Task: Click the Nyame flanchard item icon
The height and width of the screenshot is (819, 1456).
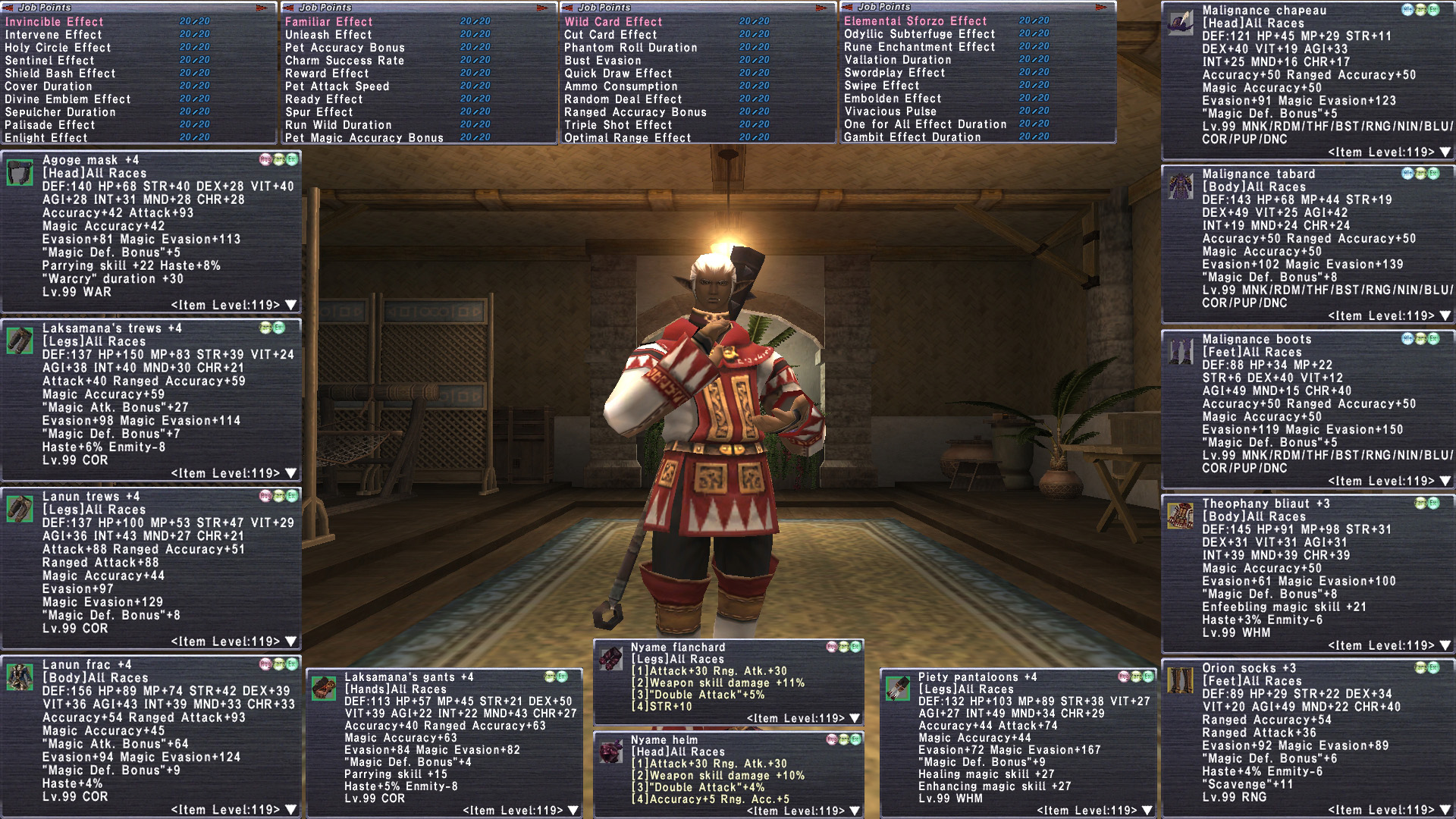Action: click(610, 657)
